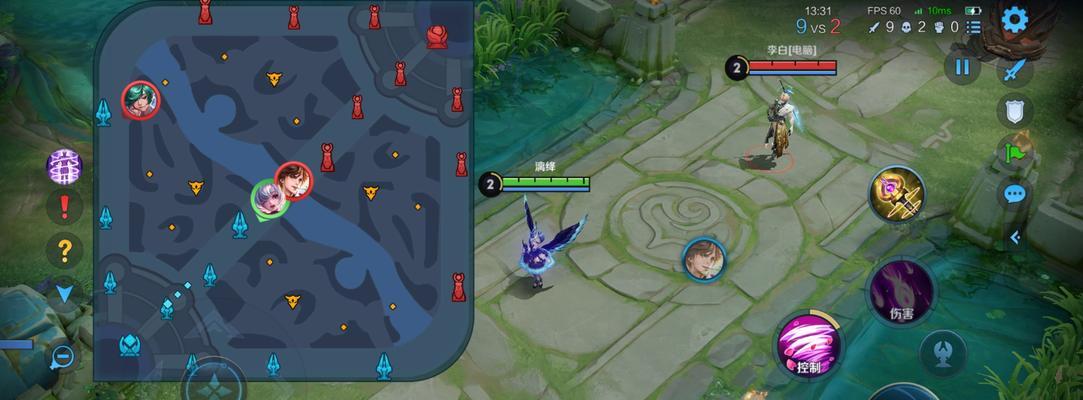
Task: Tap the winged summoner spell button
Action: pyautogui.click(x=942, y=351)
